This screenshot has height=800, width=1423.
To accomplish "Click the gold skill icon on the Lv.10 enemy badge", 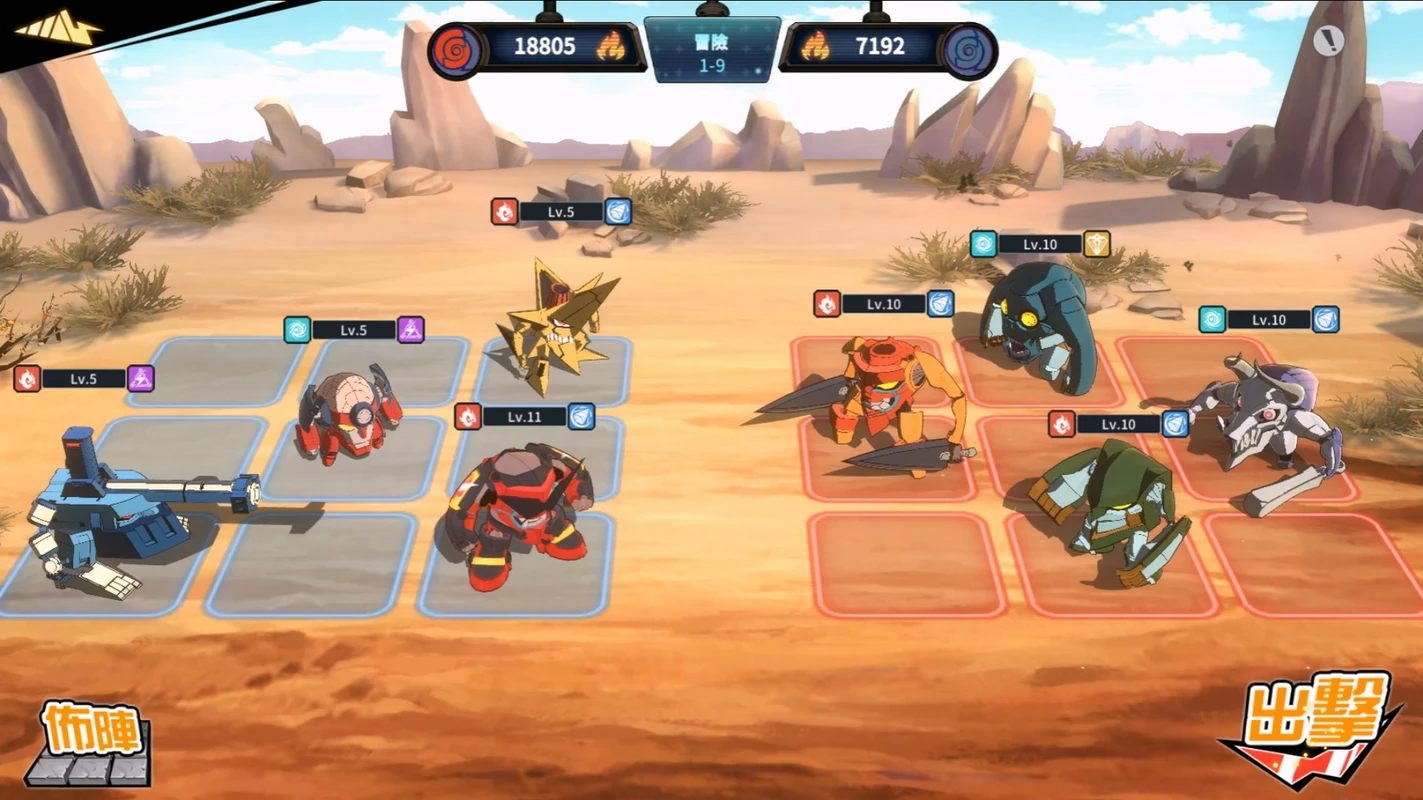I will point(1096,243).
